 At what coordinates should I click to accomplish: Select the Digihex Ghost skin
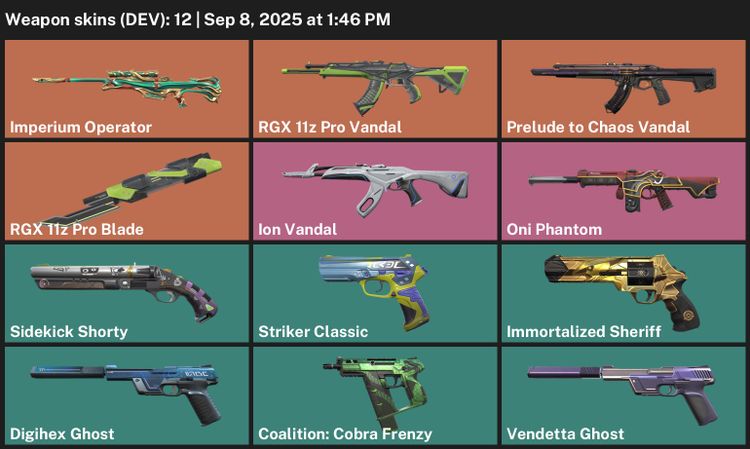click(x=126, y=395)
